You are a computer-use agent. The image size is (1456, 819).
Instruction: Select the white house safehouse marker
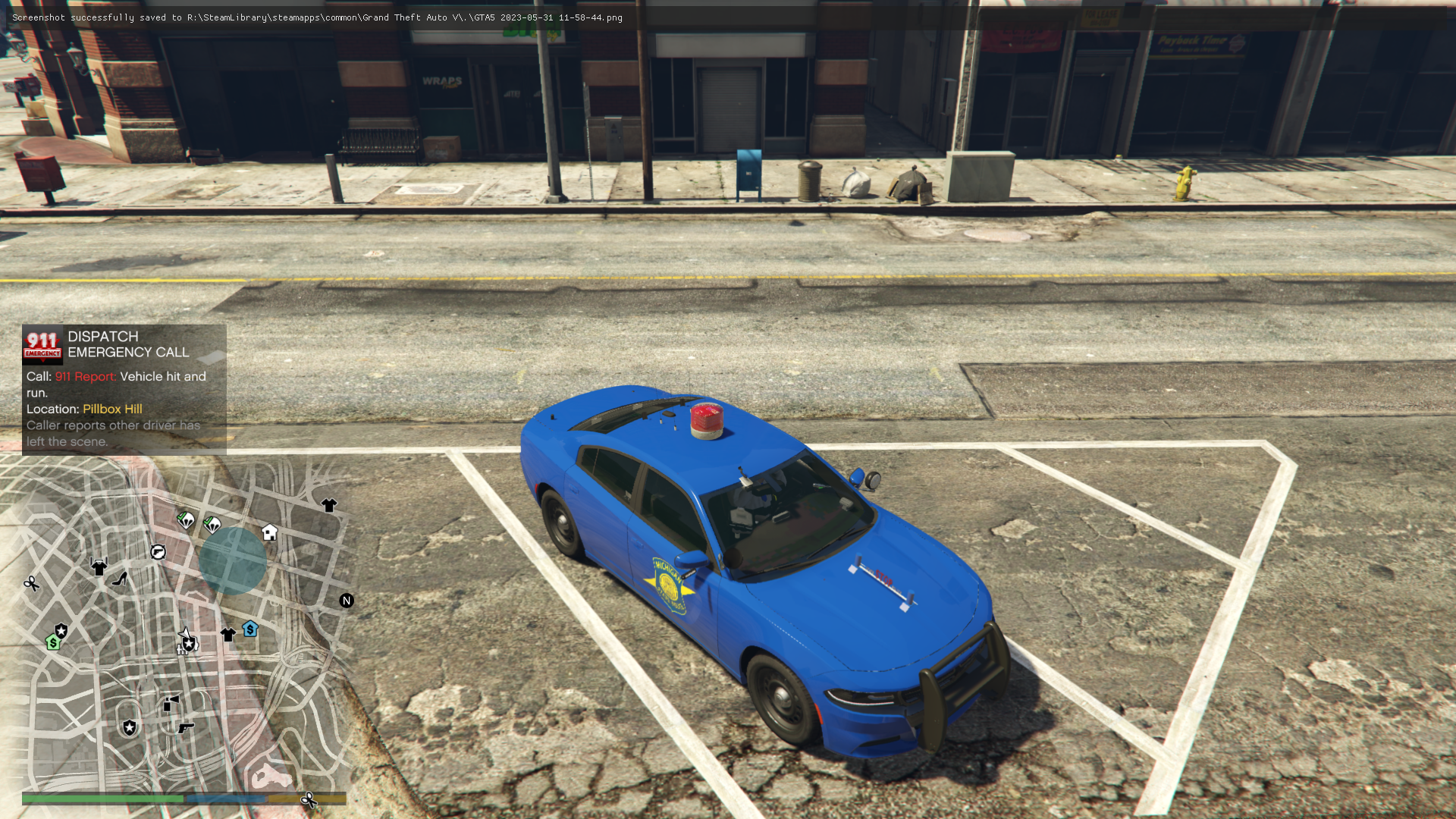pyautogui.click(x=269, y=532)
